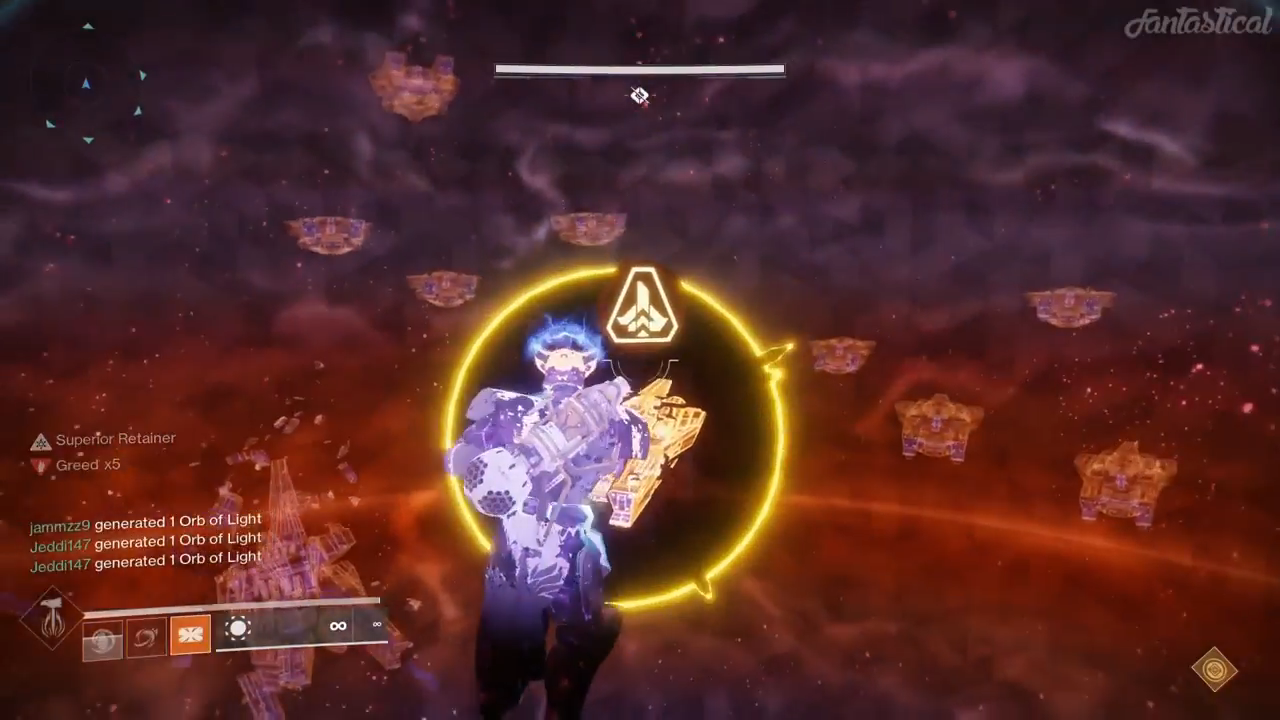Open the gold emblem icon in corner
This screenshot has height=720, width=1280.
click(x=1214, y=668)
